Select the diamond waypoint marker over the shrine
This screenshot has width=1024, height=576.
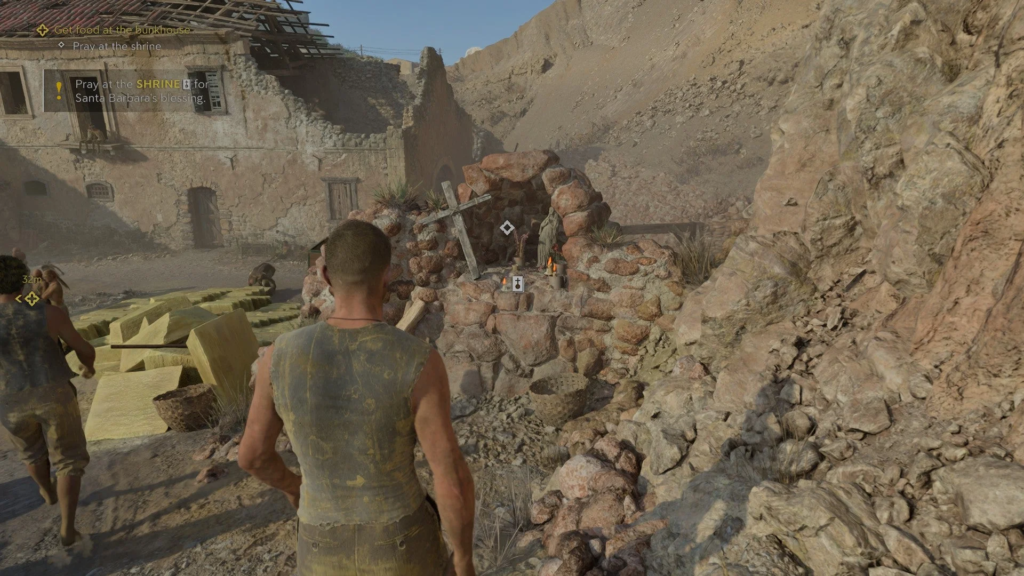click(507, 228)
